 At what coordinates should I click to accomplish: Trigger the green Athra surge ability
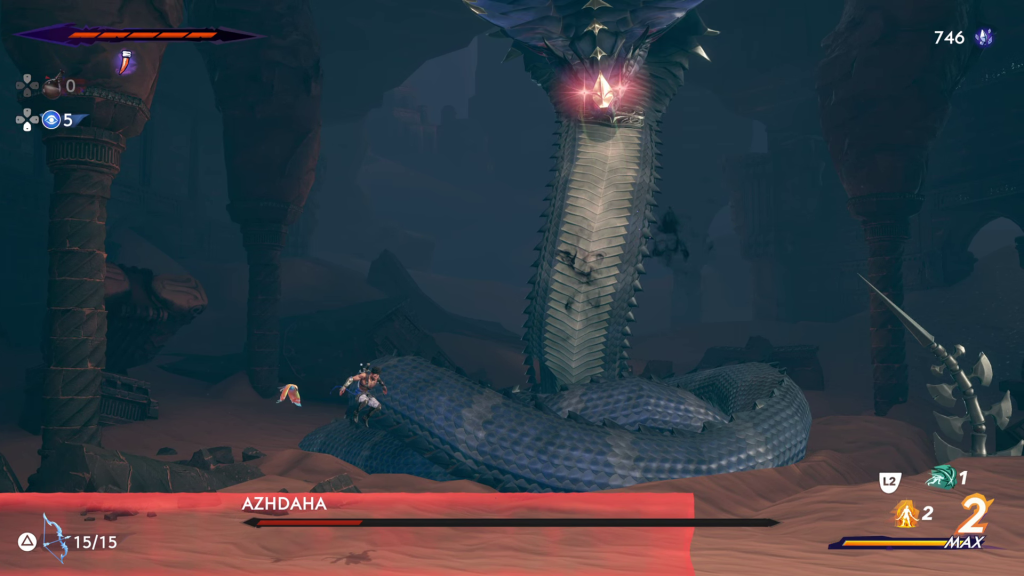tap(941, 478)
